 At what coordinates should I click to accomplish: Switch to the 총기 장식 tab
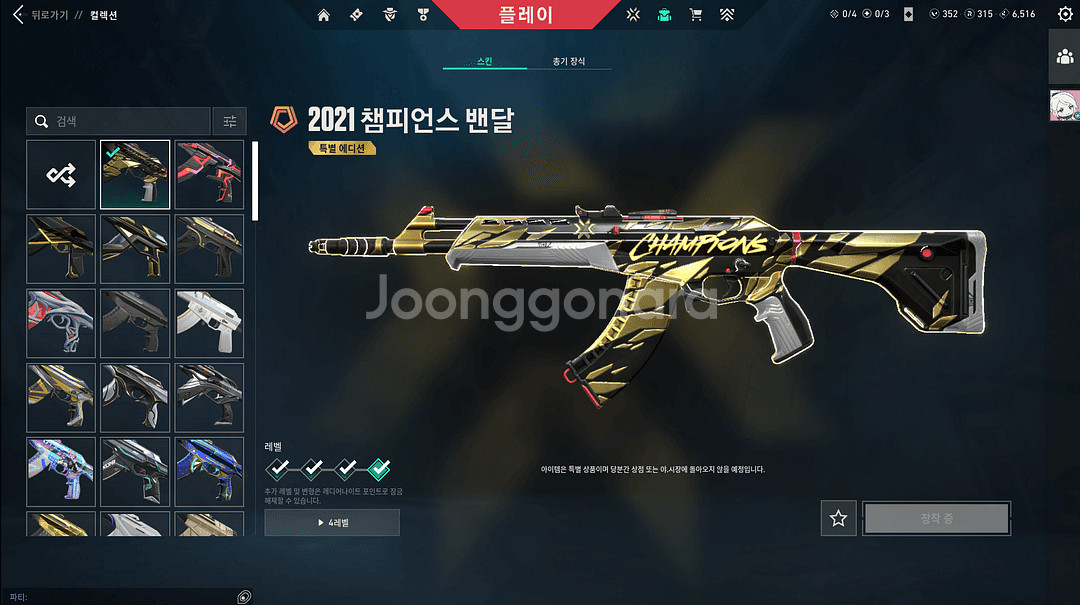coord(569,62)
